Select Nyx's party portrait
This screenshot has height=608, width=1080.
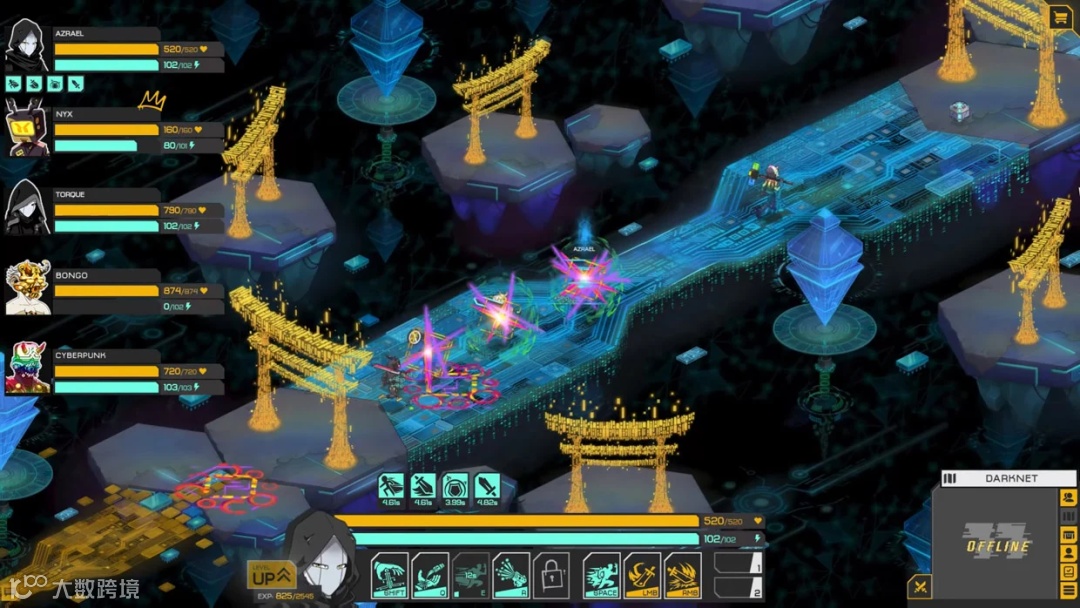click(x=27, y=128)
